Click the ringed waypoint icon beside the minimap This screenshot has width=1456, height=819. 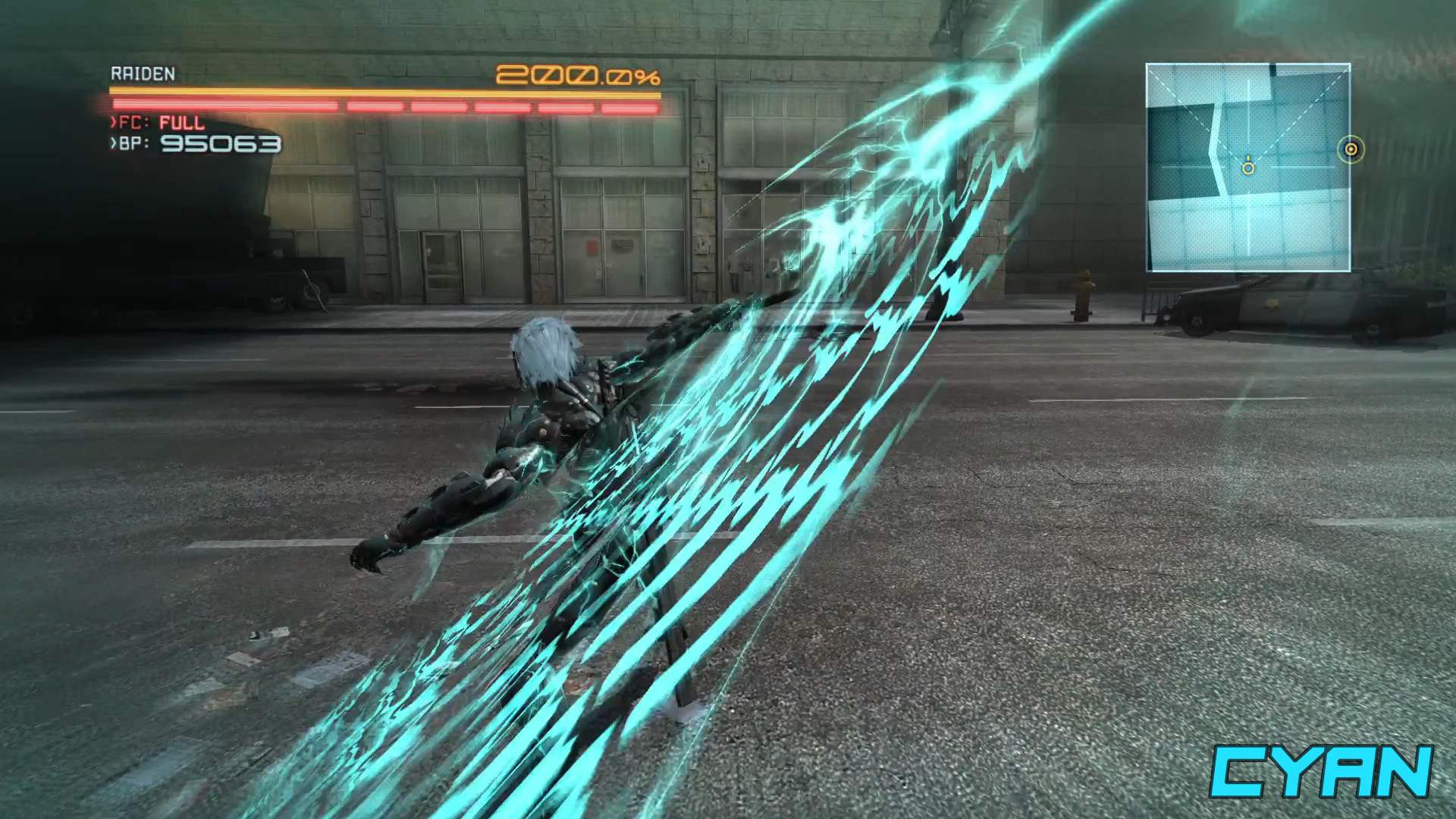click(1351, 150)
